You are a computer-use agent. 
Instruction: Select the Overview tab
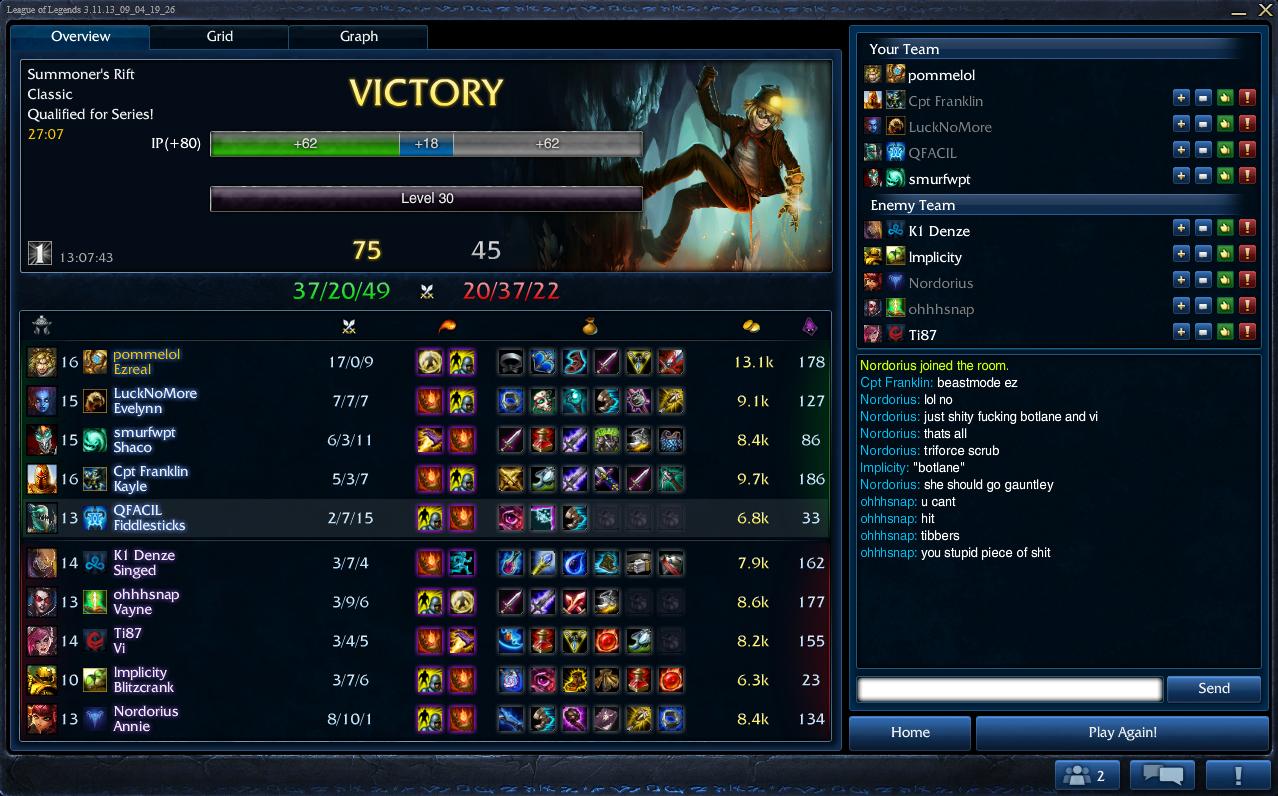80,36
